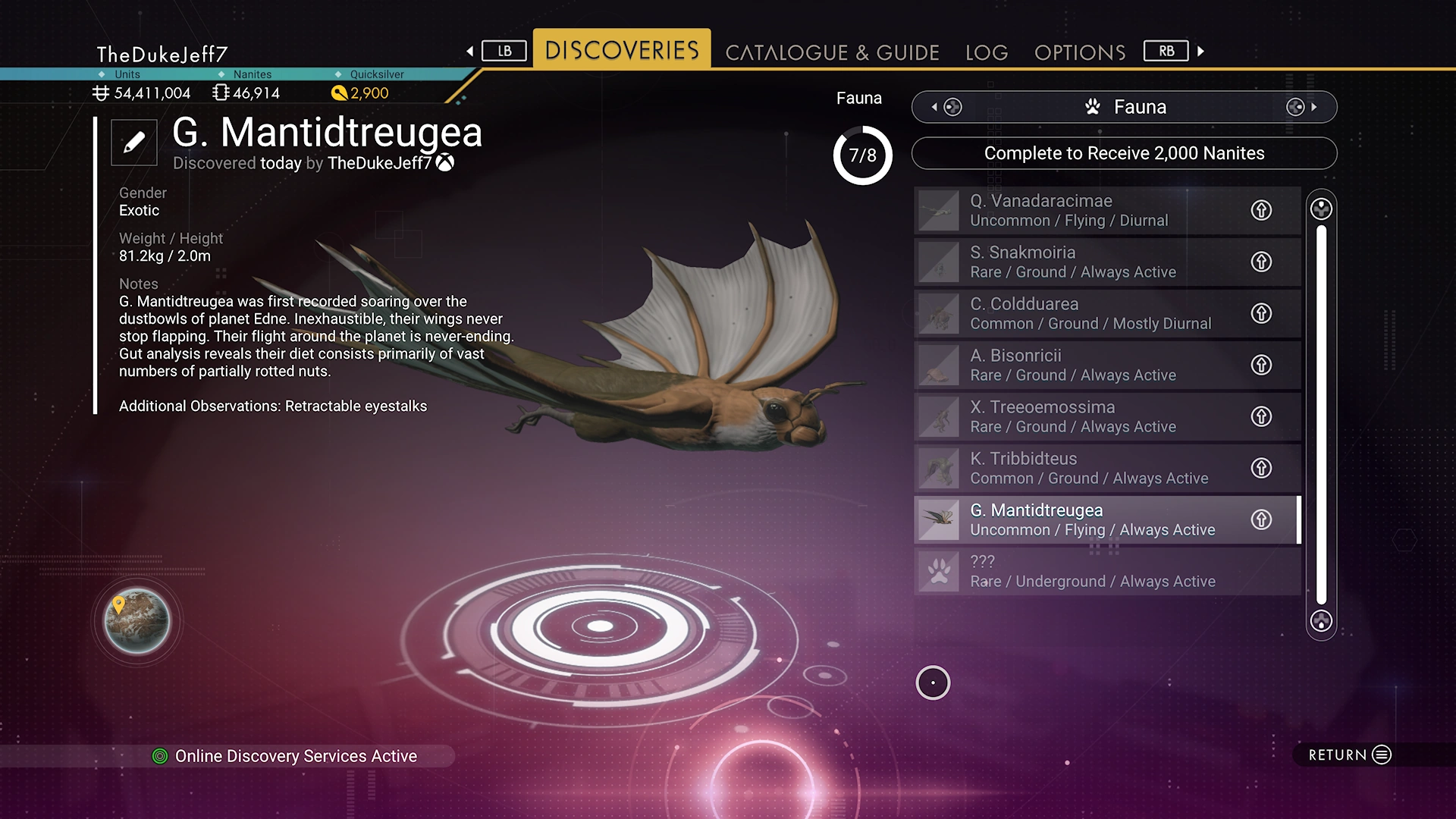Viewport: 1456px width, 819px height.
Task: Rename creature with the pencil edit icon
Action: coord(134,142)
